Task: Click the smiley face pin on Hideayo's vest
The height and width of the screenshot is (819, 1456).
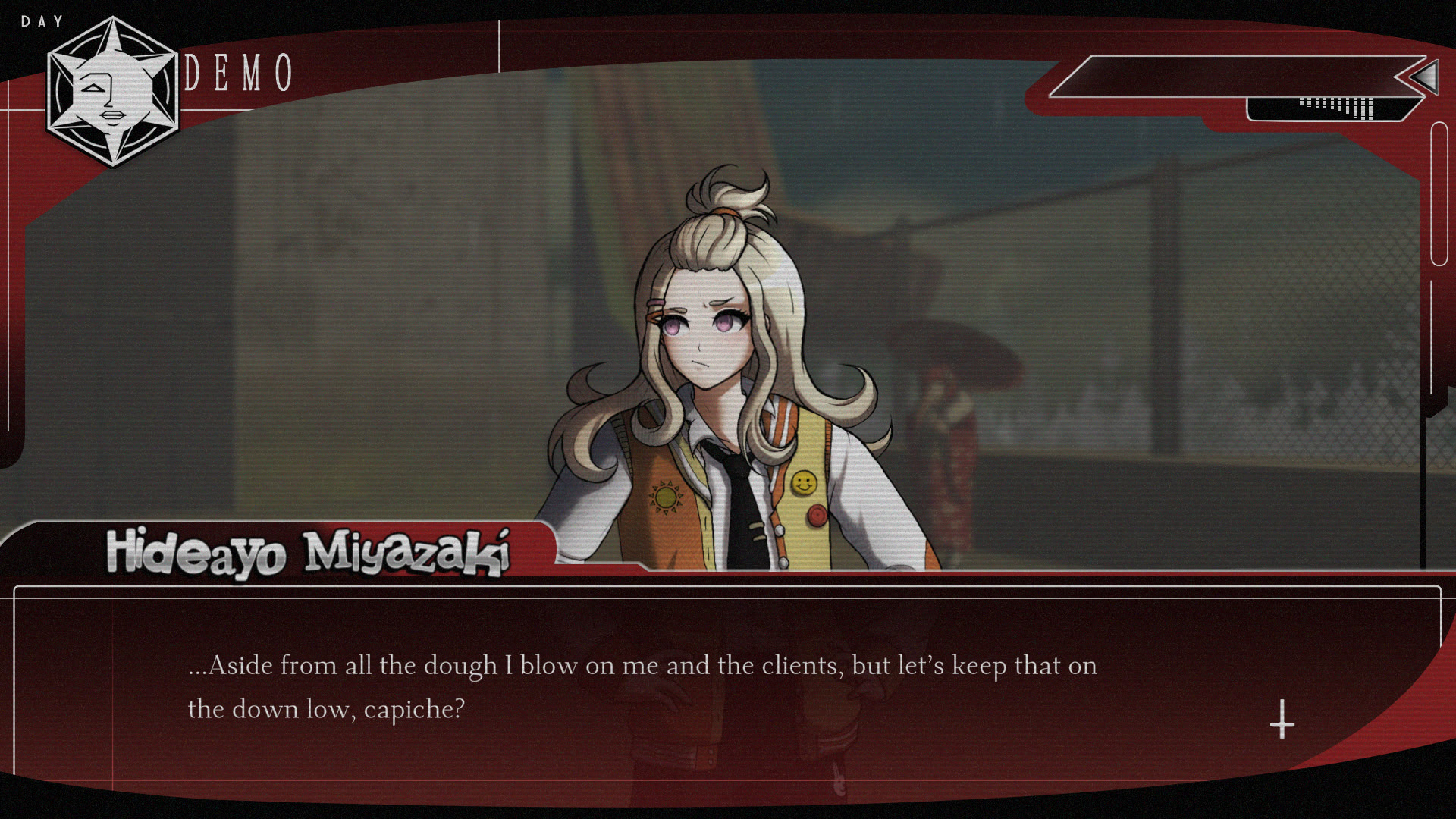Action: (803, 481)
